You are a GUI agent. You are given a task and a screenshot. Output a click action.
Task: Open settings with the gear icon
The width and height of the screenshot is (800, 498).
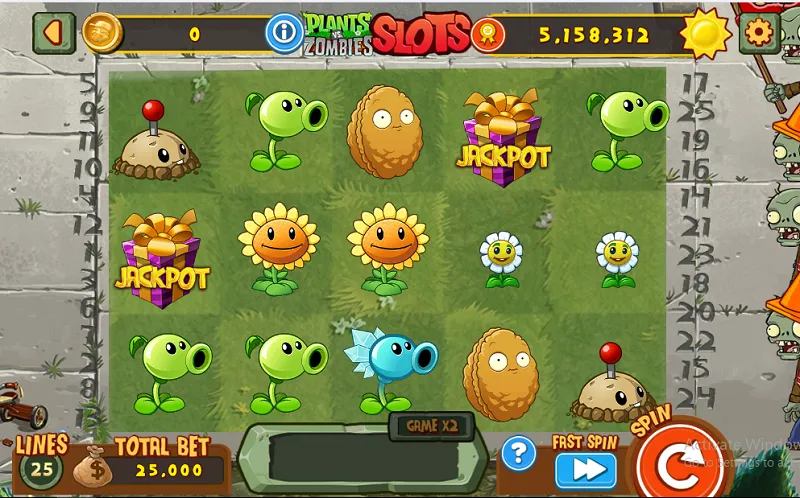[x=760, y=34]
